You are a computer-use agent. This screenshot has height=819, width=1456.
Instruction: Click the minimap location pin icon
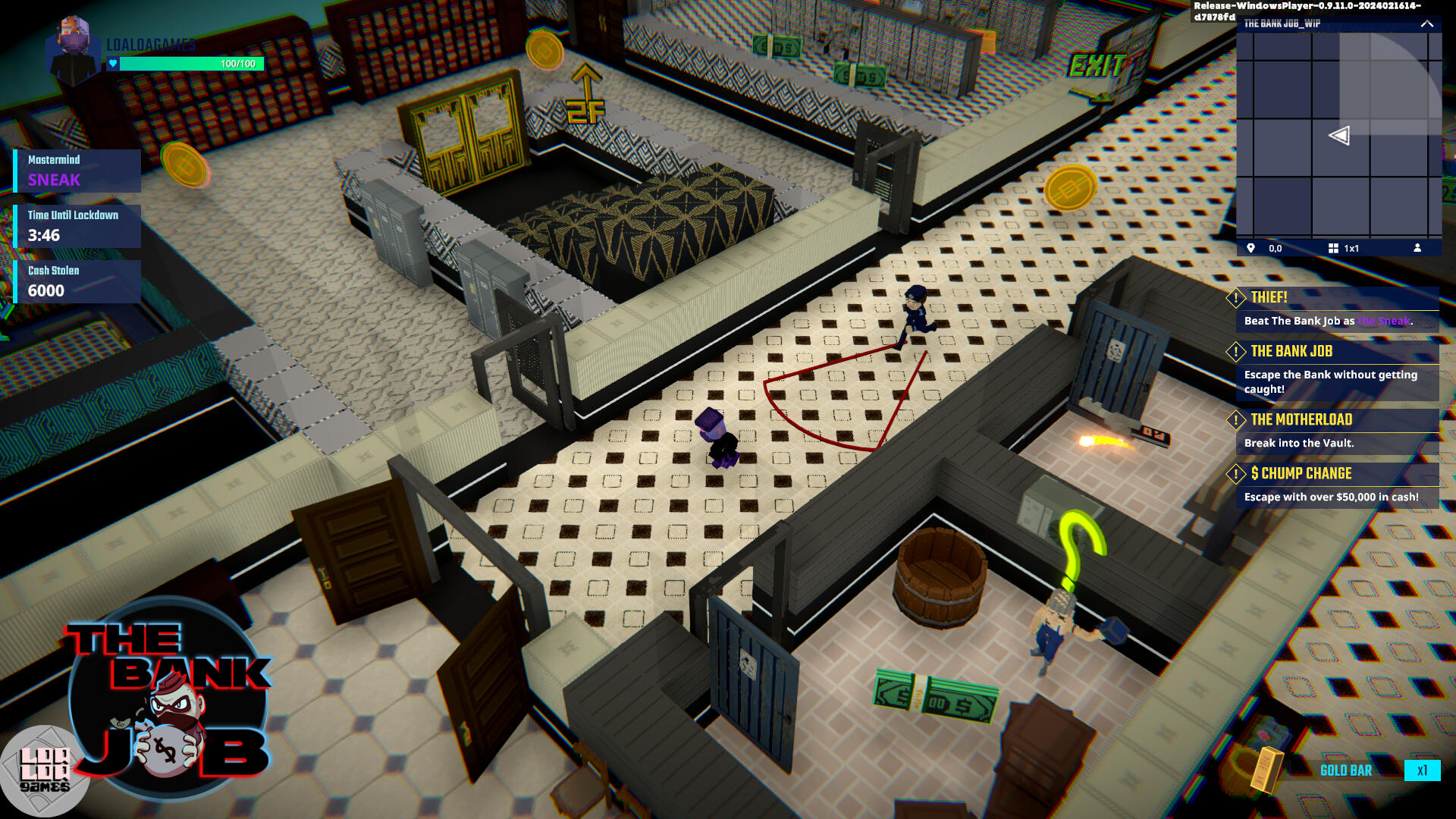tap(1250, 248)
